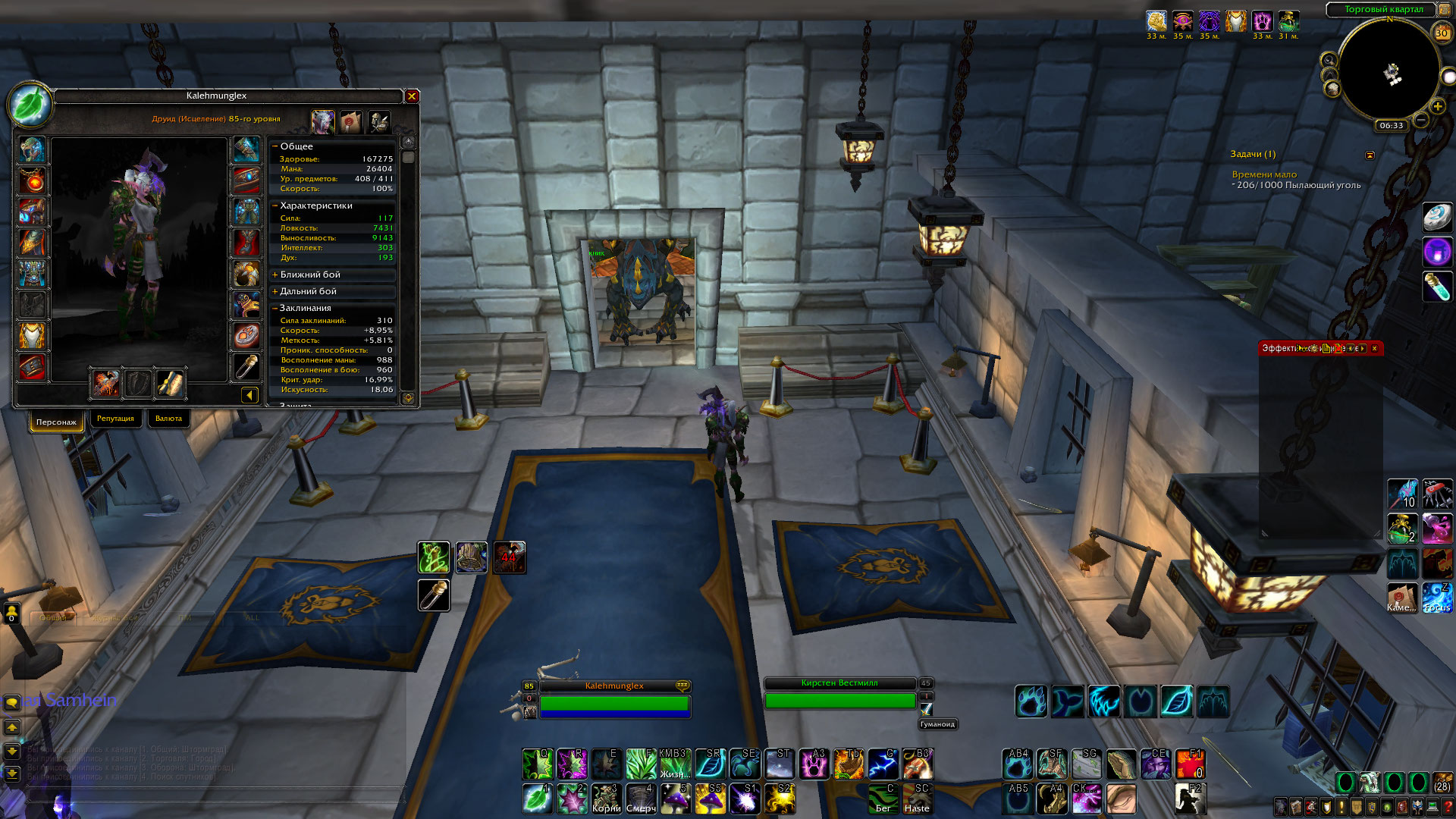Select the Kalehmunglex player unit frame
This screenshot has height=819, width=1456.
613,696
